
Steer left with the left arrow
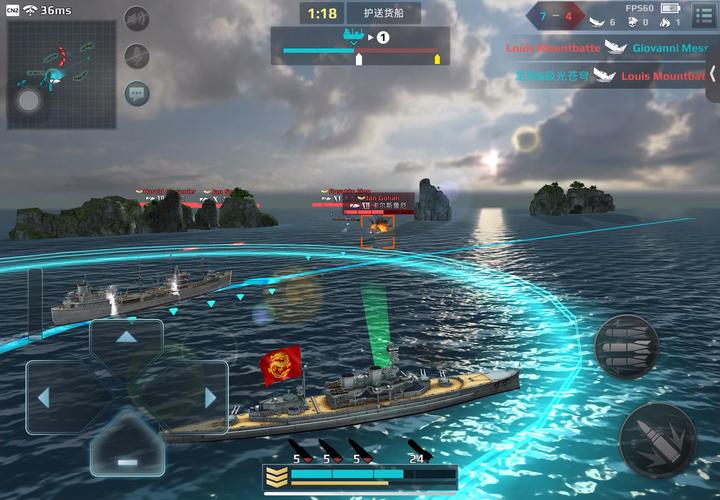pyautogui.click(x=45, y=397)
